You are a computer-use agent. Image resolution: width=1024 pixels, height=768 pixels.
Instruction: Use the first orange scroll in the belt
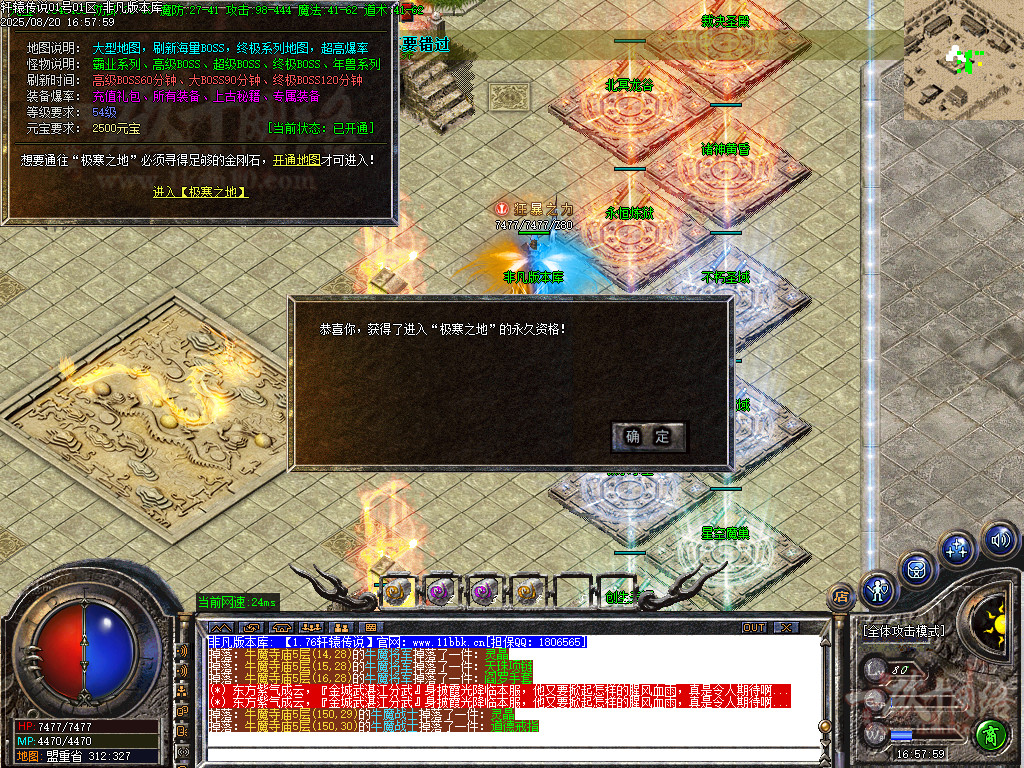pyautogui.click(x=398, y=591)
